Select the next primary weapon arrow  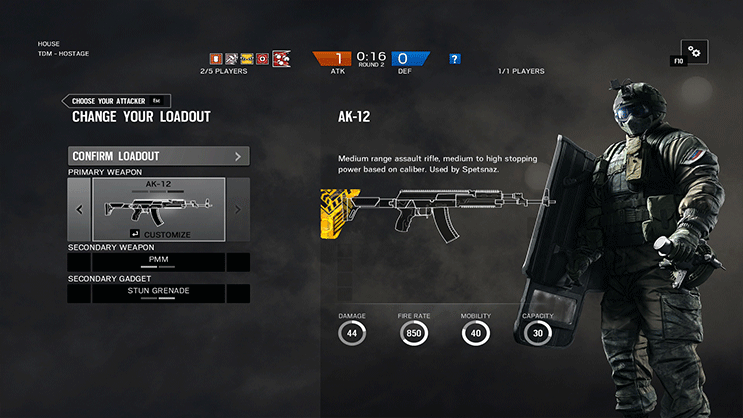(237, 210)
